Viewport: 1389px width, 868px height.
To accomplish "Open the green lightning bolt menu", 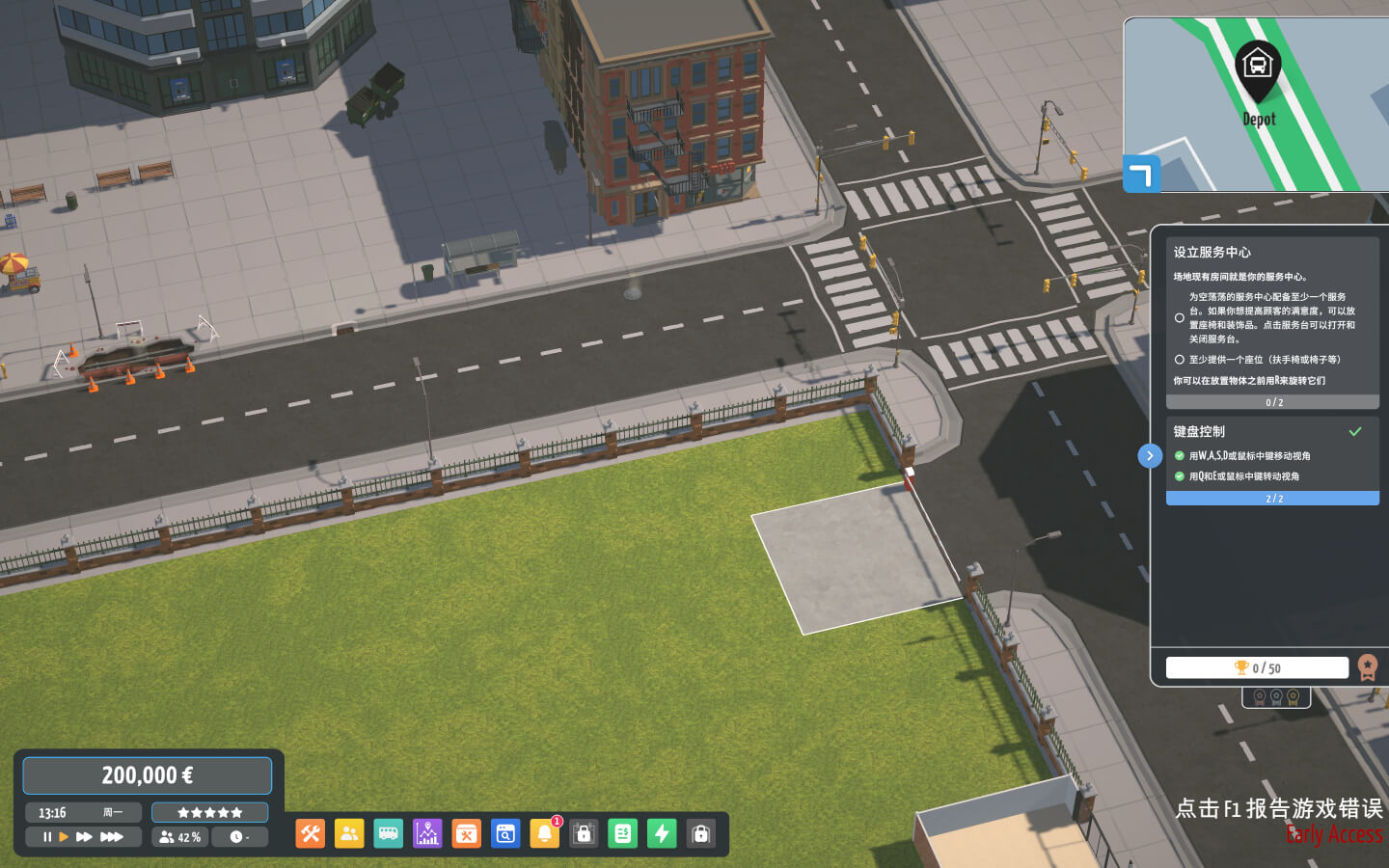I will pos(662,834).
